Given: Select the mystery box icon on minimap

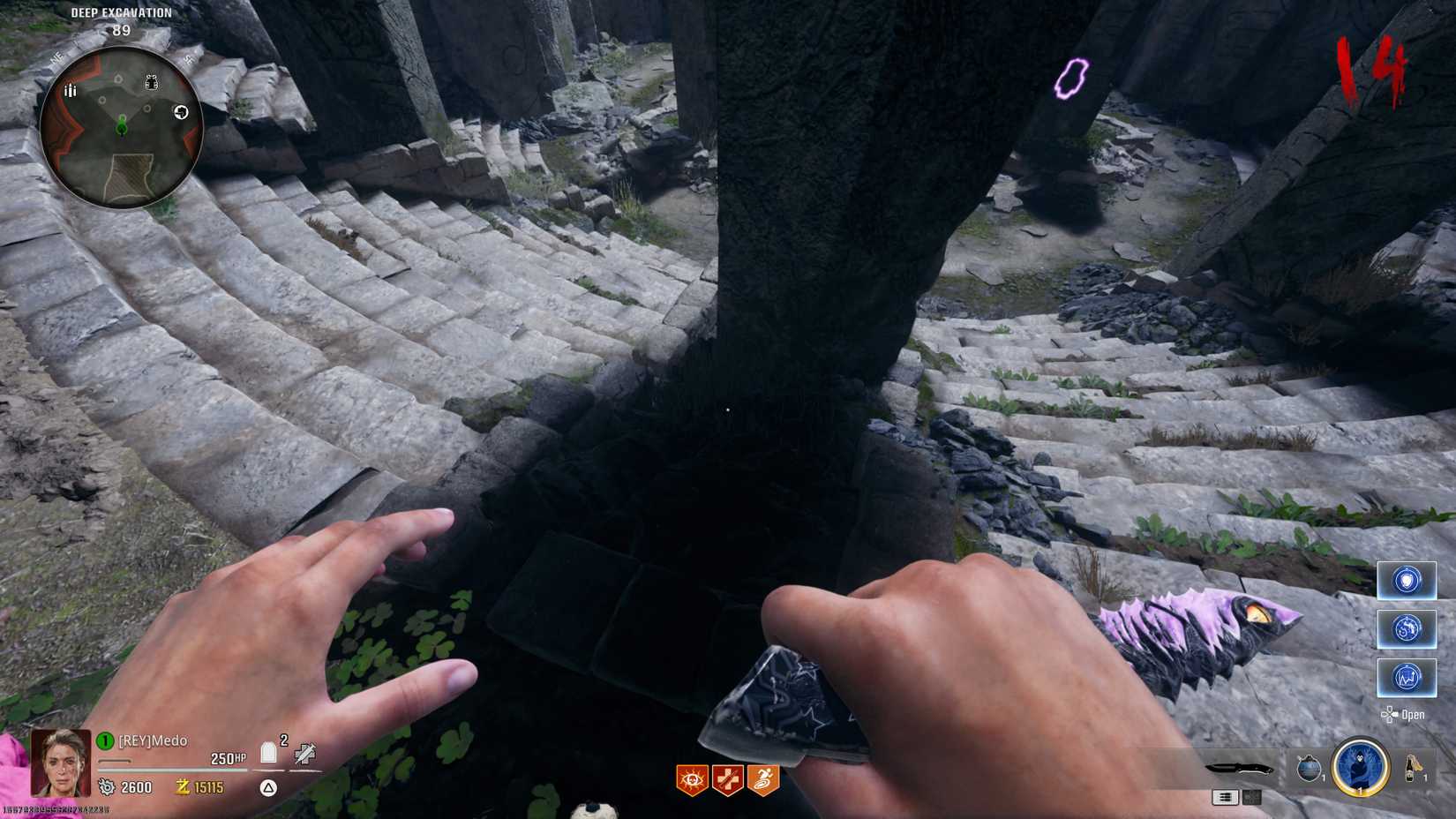Looking at the screenshot, I should 152,82.
